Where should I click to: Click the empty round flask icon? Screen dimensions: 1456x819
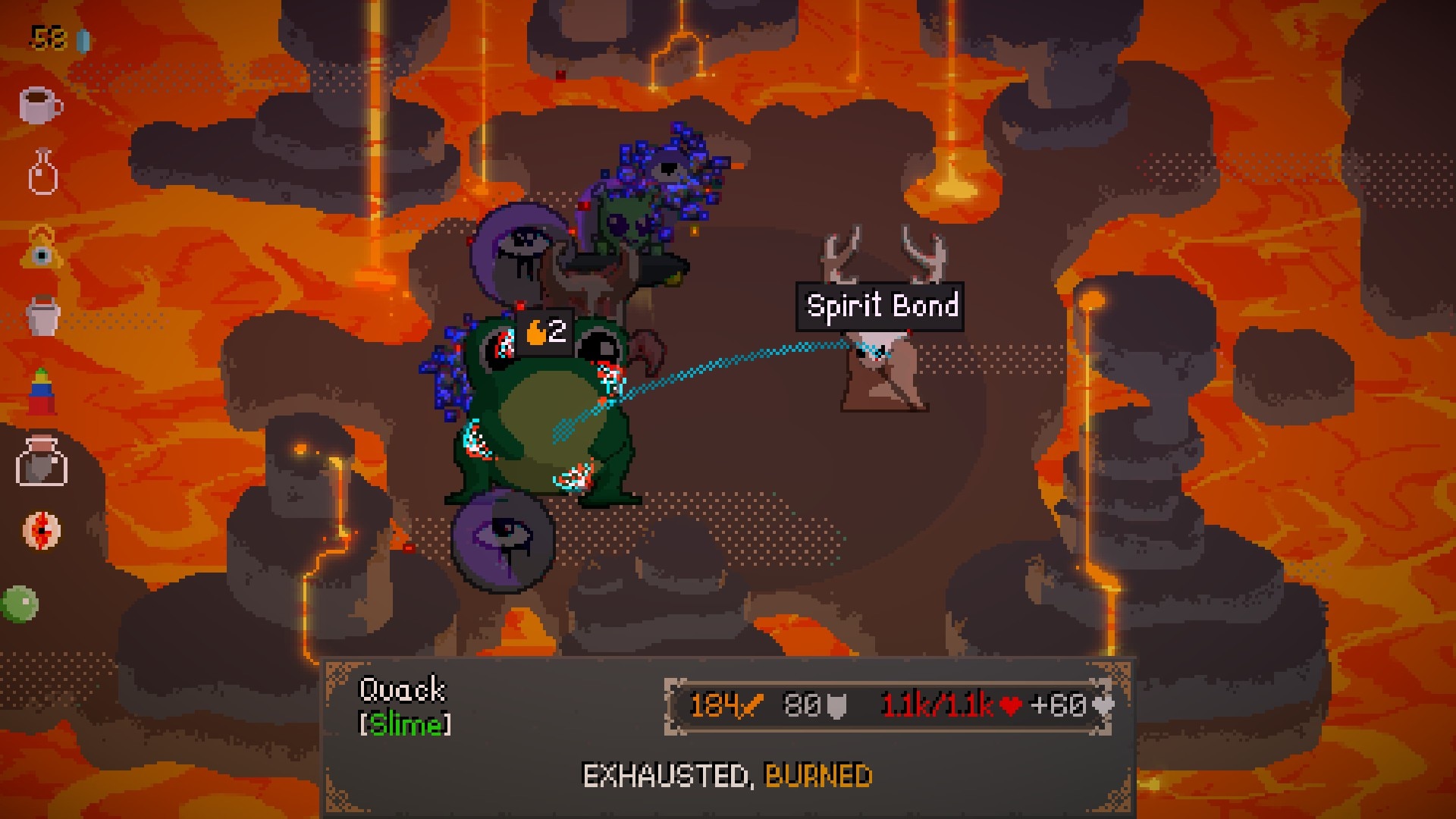click(x=42, y=172)
